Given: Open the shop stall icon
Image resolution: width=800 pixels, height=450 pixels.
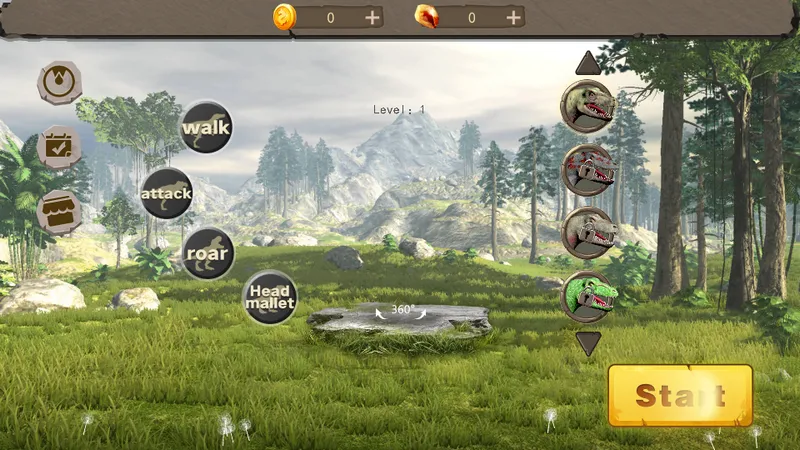Looking at the screenshot, I should (59, 212).
